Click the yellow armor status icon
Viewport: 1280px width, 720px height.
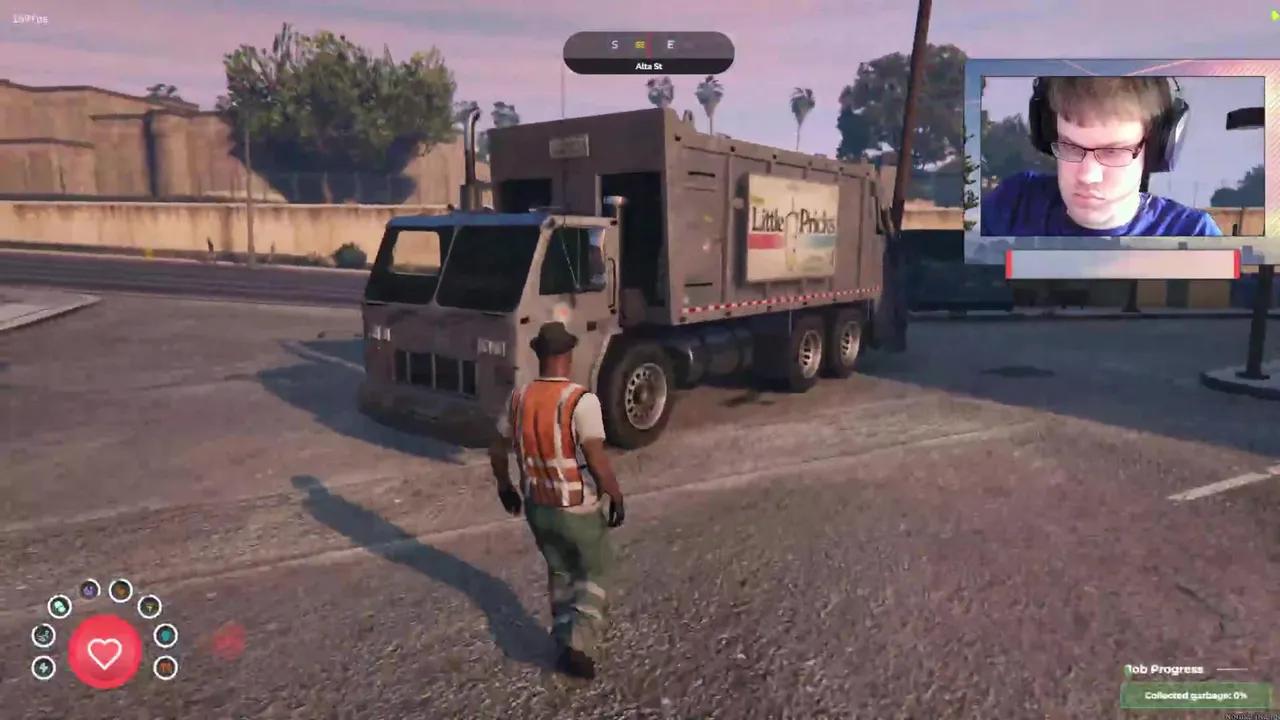(x=149, y=607)
